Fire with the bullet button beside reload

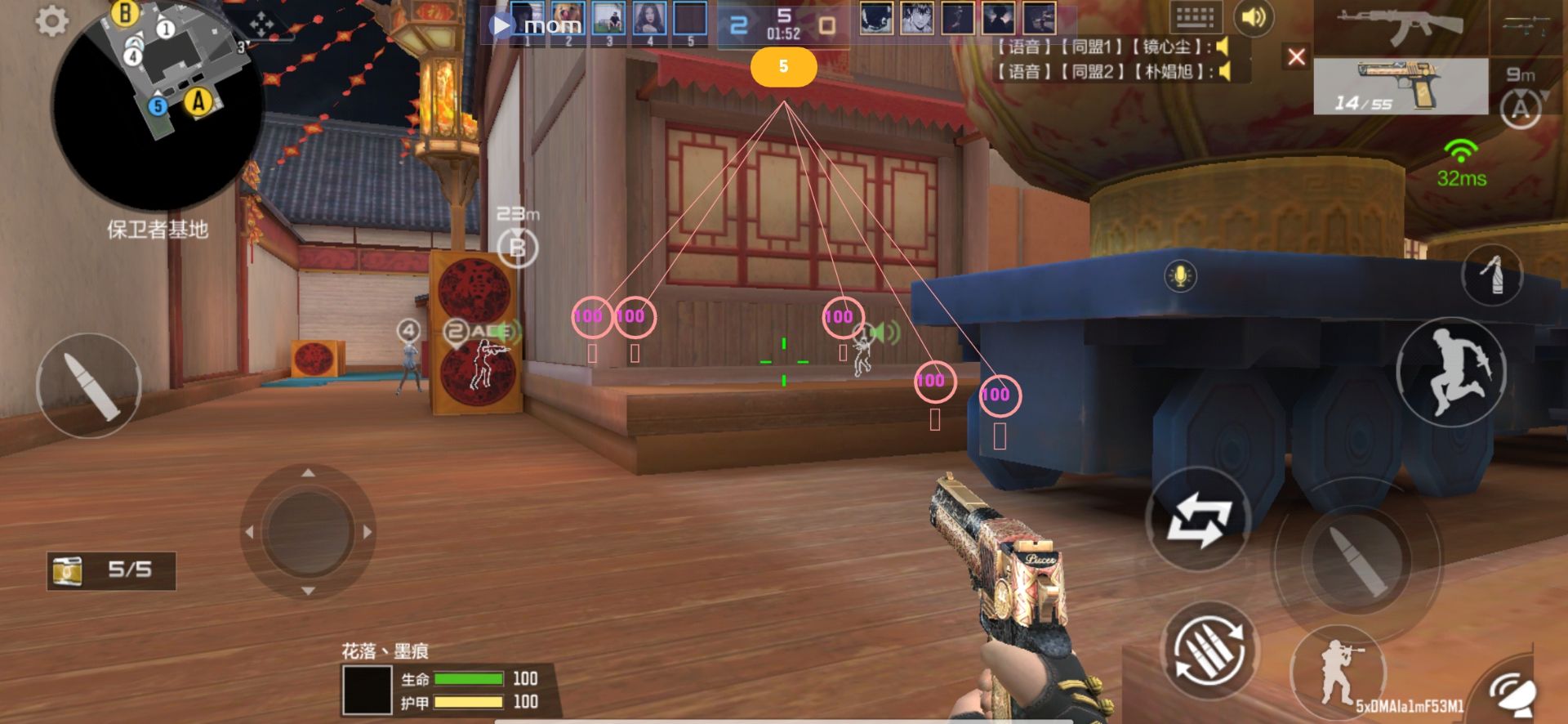tap(1356, 560)
